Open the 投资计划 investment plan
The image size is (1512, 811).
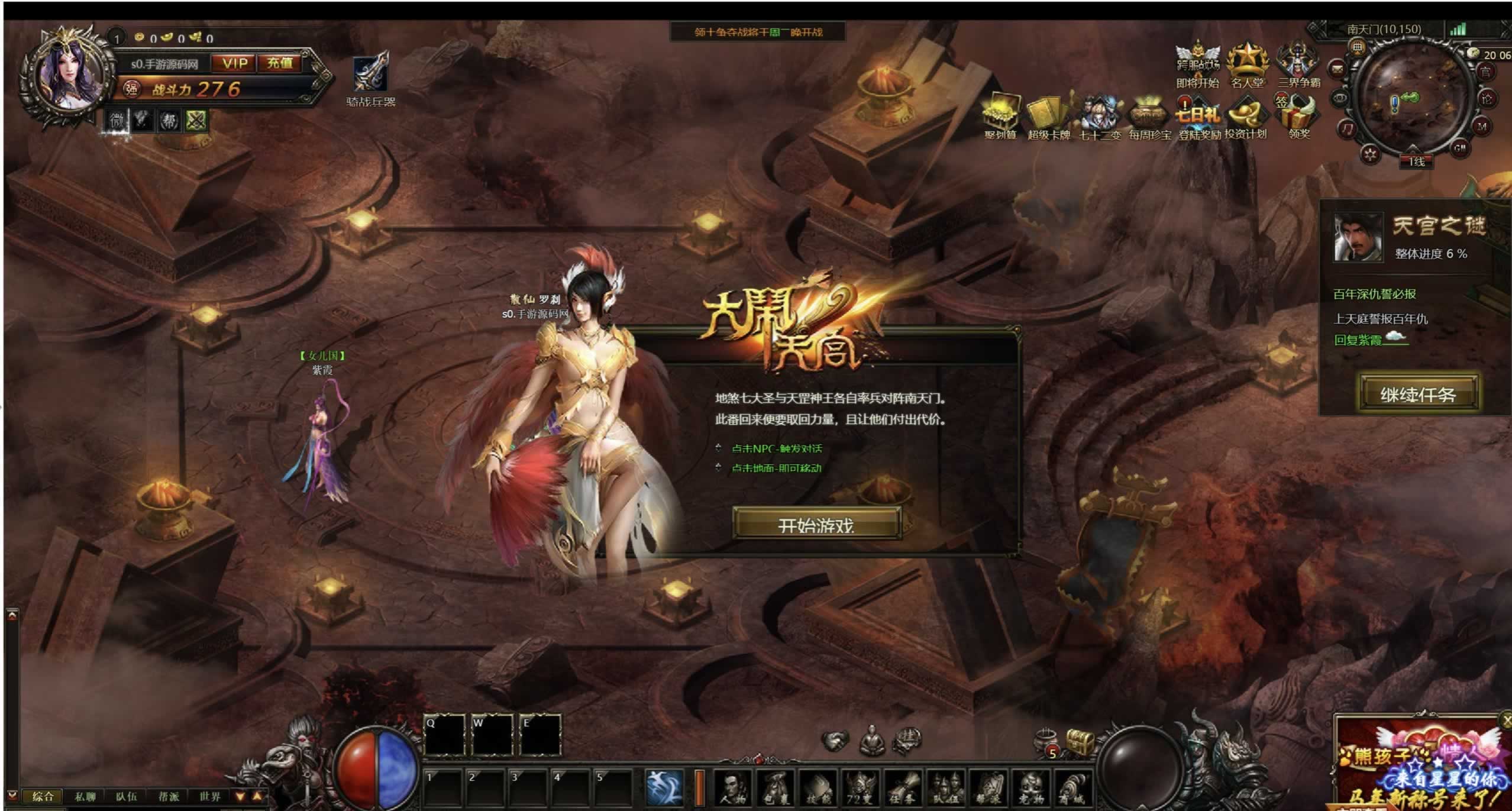click(1246, 114)
